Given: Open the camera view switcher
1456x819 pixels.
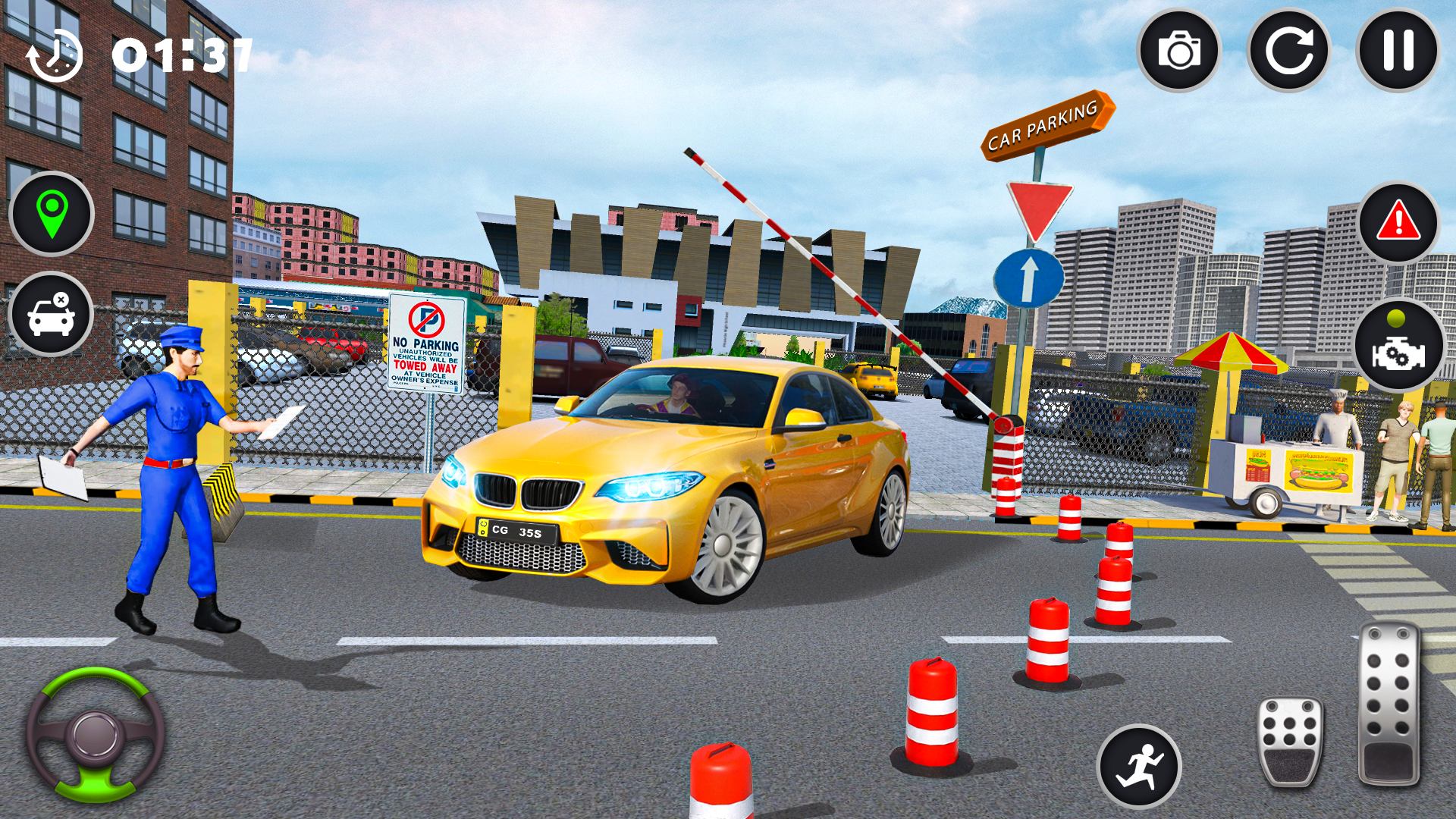Looking at the screenshot, I should click(1180, 51).
